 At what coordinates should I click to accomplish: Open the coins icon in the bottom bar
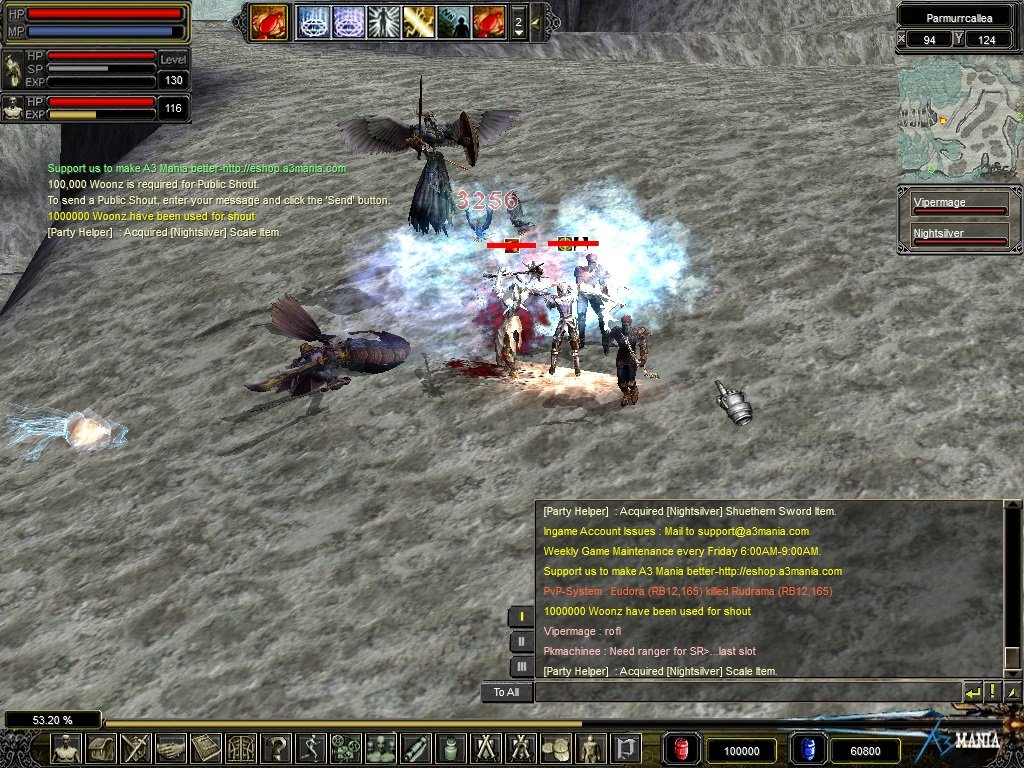(x=555, y=748)
